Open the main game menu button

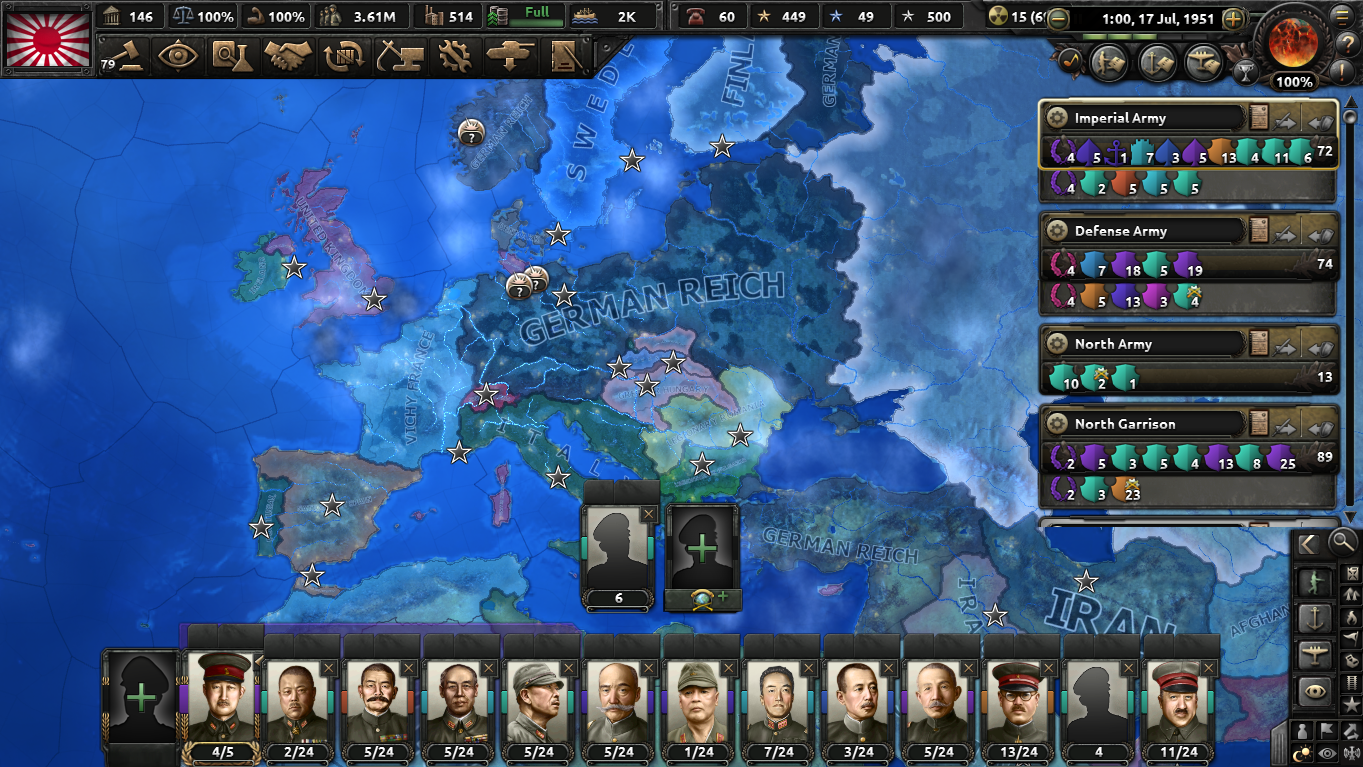click(1340, 16)
